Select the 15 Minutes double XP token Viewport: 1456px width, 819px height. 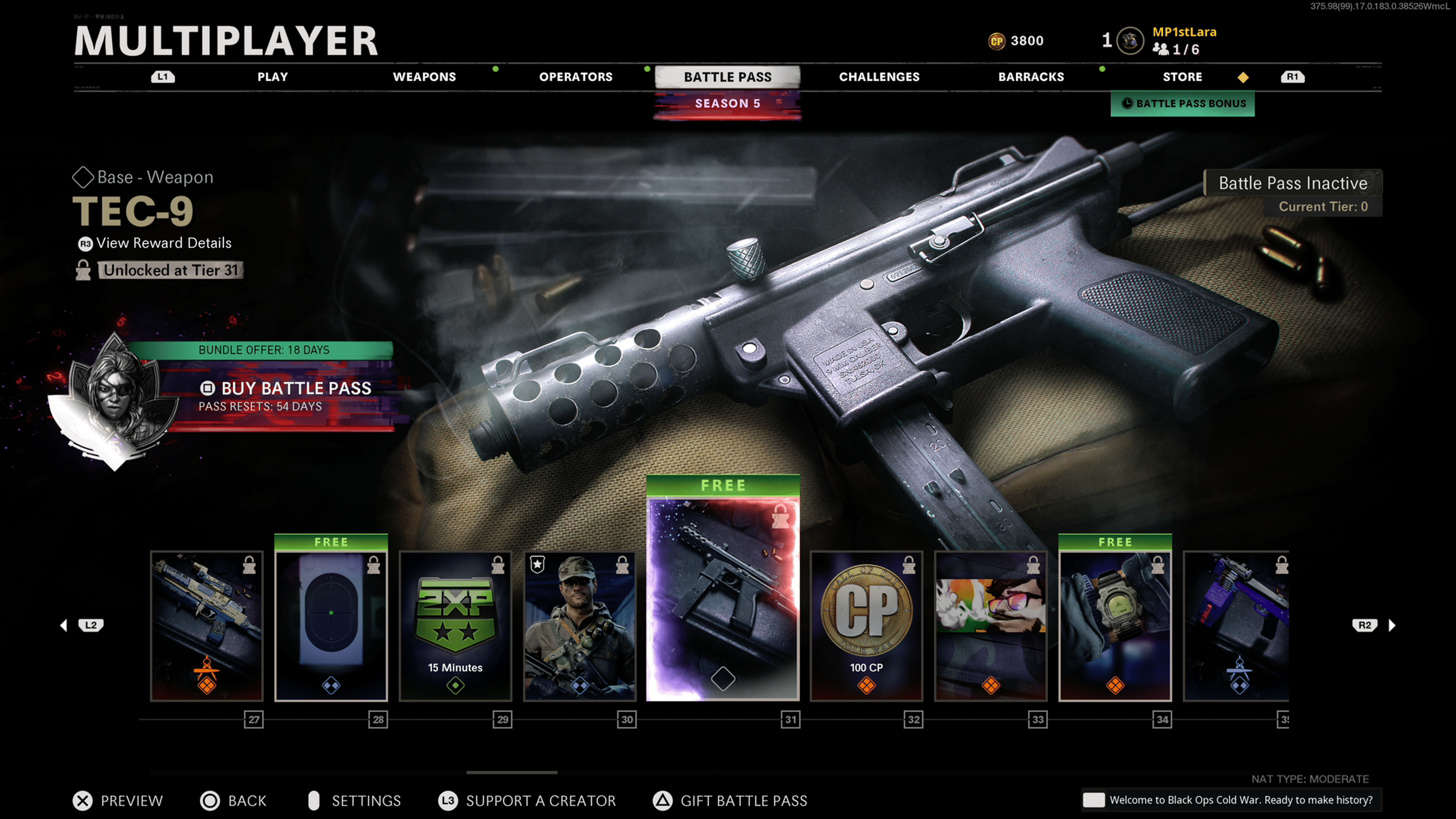(x=455, y=626)
